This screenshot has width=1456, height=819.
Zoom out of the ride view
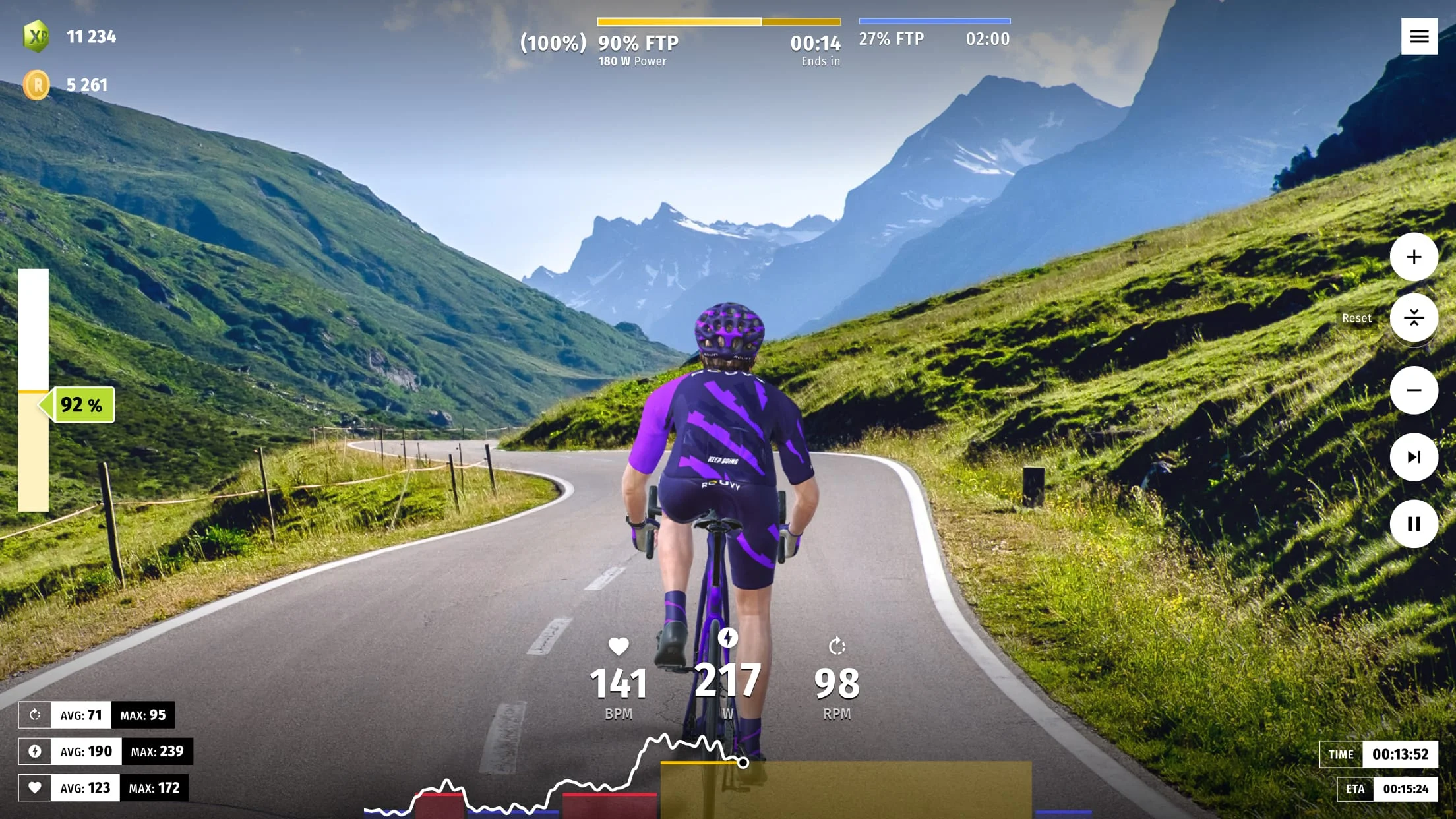pyautogui.click(x=1413, y=390)
